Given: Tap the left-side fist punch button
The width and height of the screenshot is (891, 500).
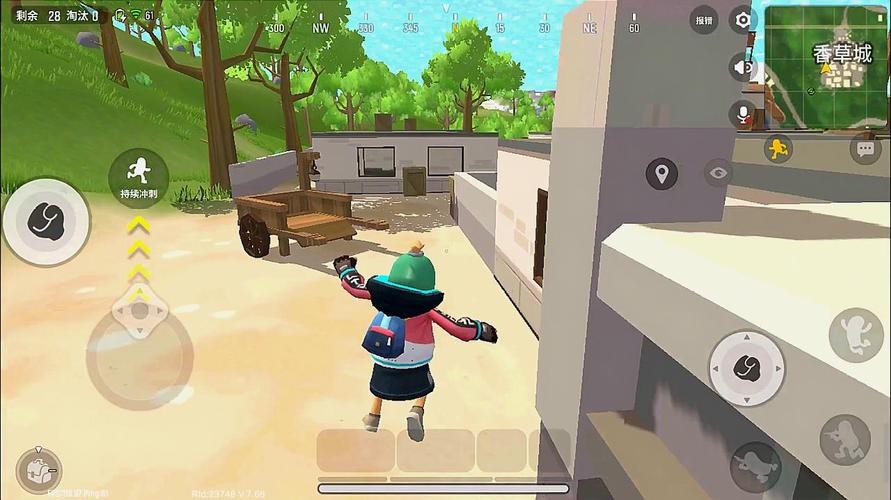Looking at the screenshot, I should coord(46,221).
